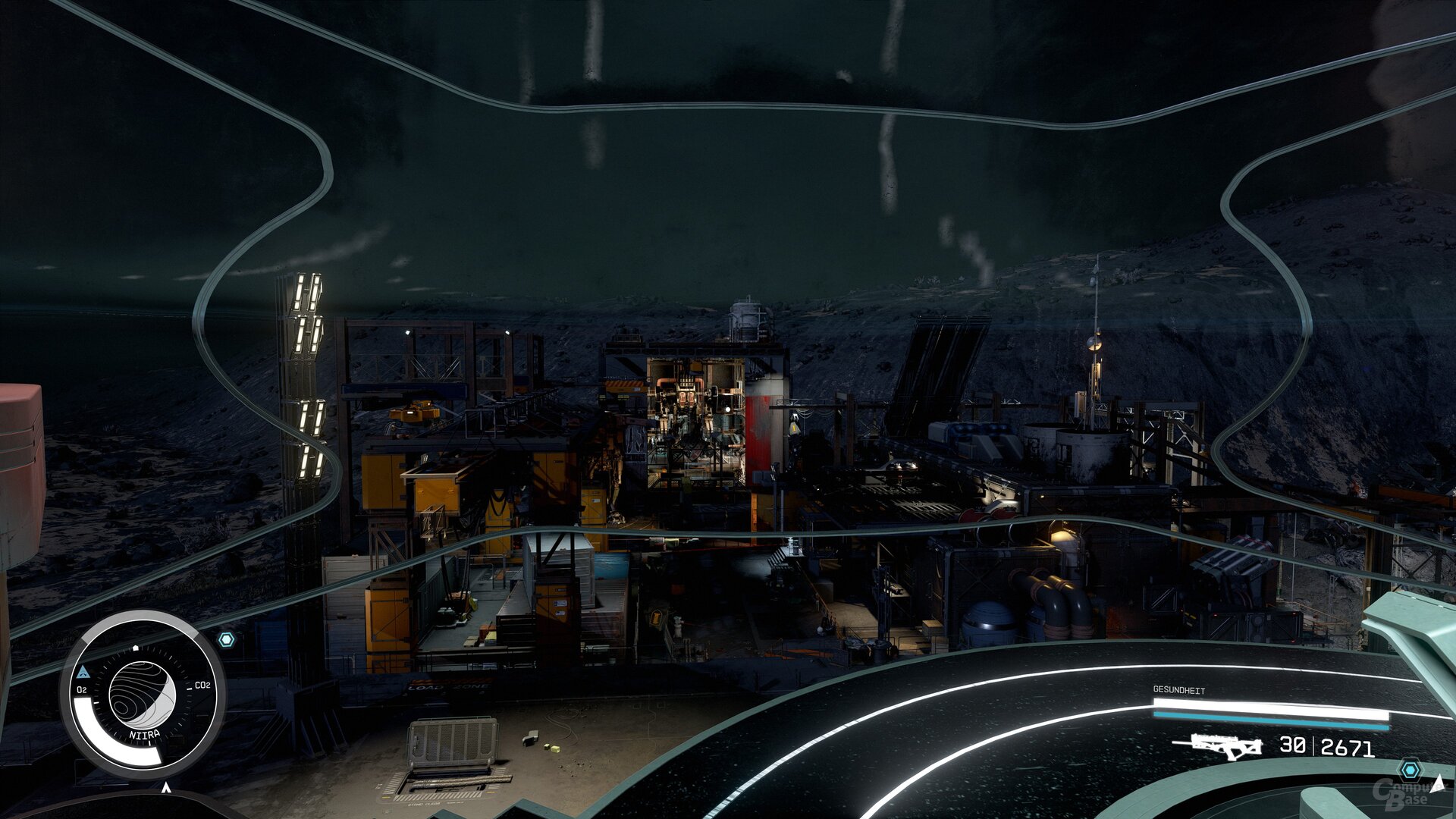Toggle the GESUNDHEIT health readout

tap(1179, 689)
